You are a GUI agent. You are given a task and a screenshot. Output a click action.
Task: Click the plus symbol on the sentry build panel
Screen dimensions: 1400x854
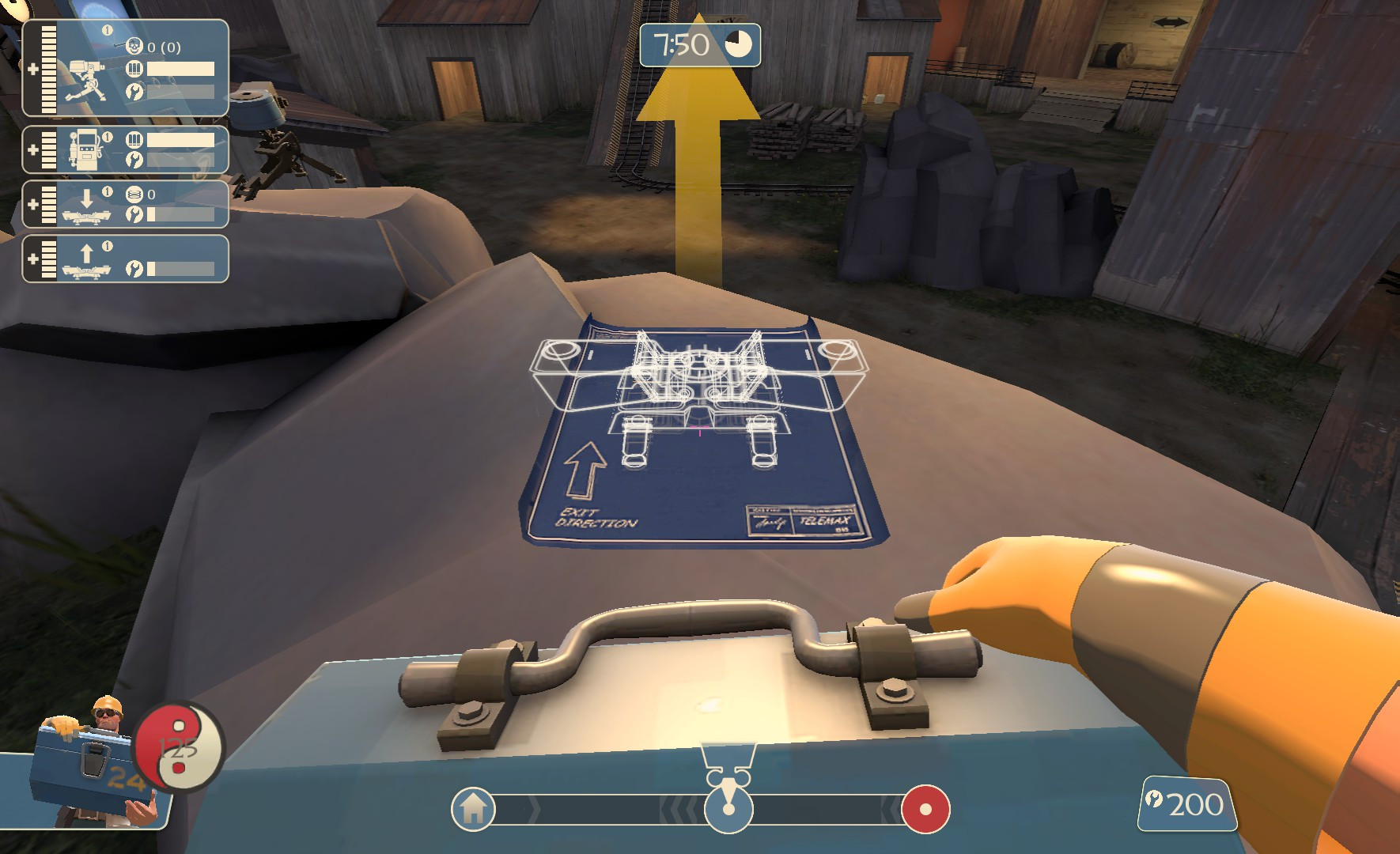(x=33, y=68)
